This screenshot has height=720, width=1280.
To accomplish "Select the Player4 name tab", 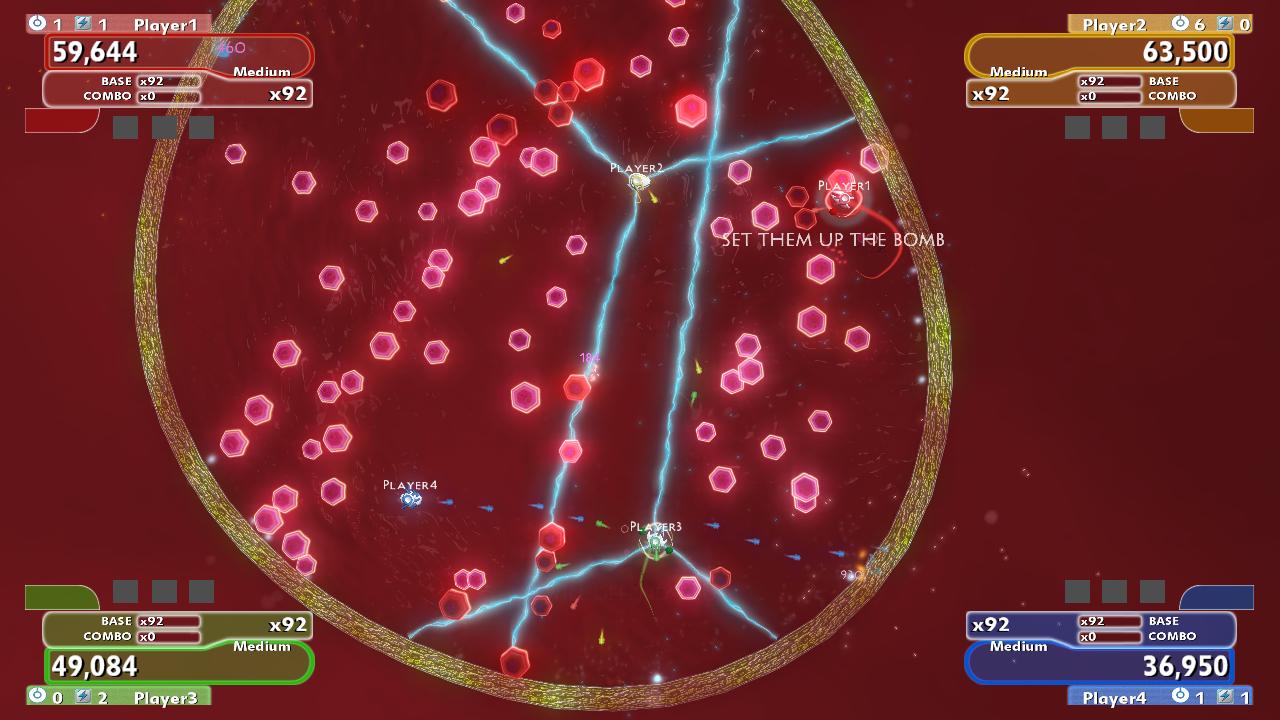I will tap(1115, 696).
